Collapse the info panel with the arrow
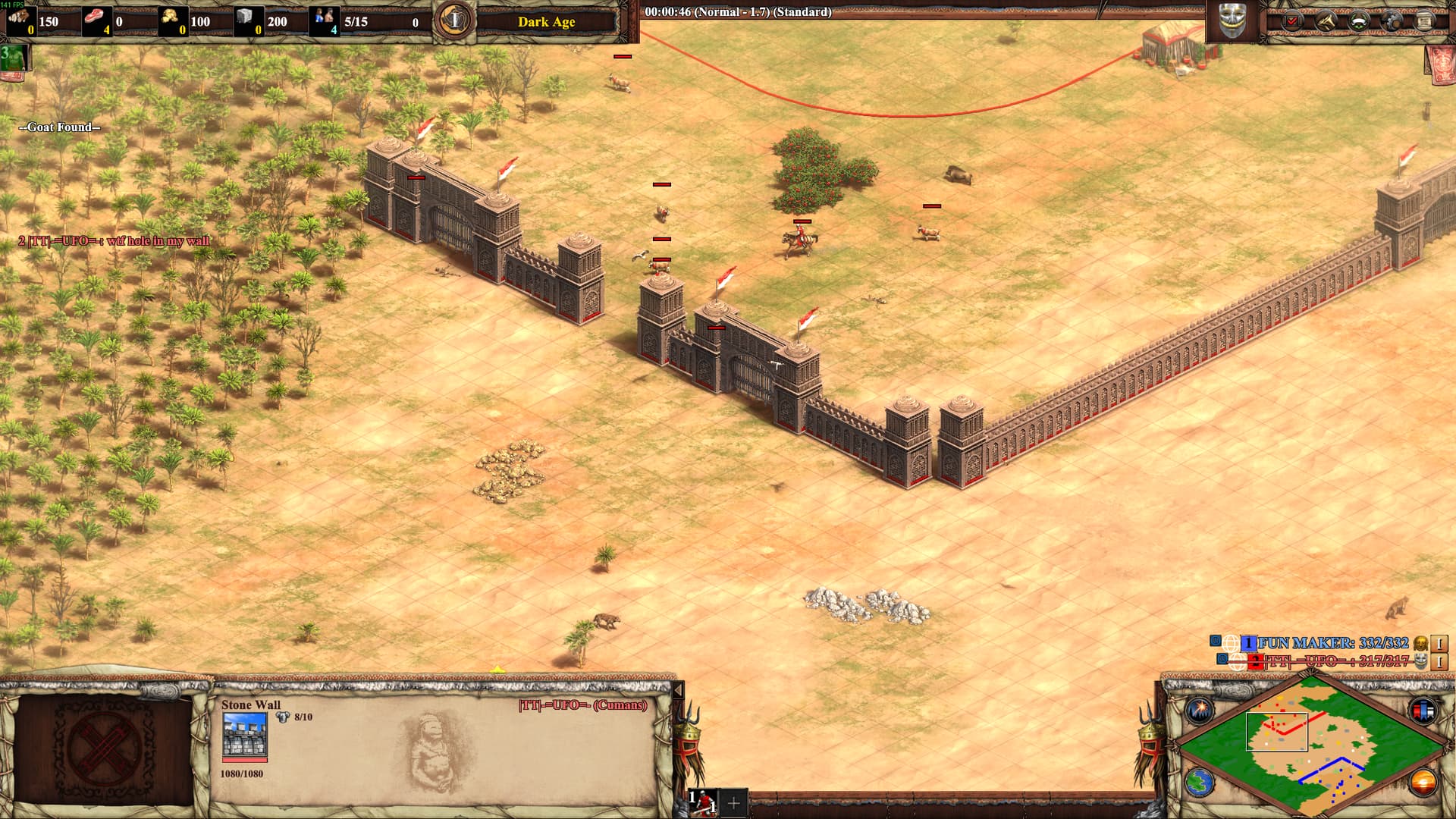 tap(679, 690)
